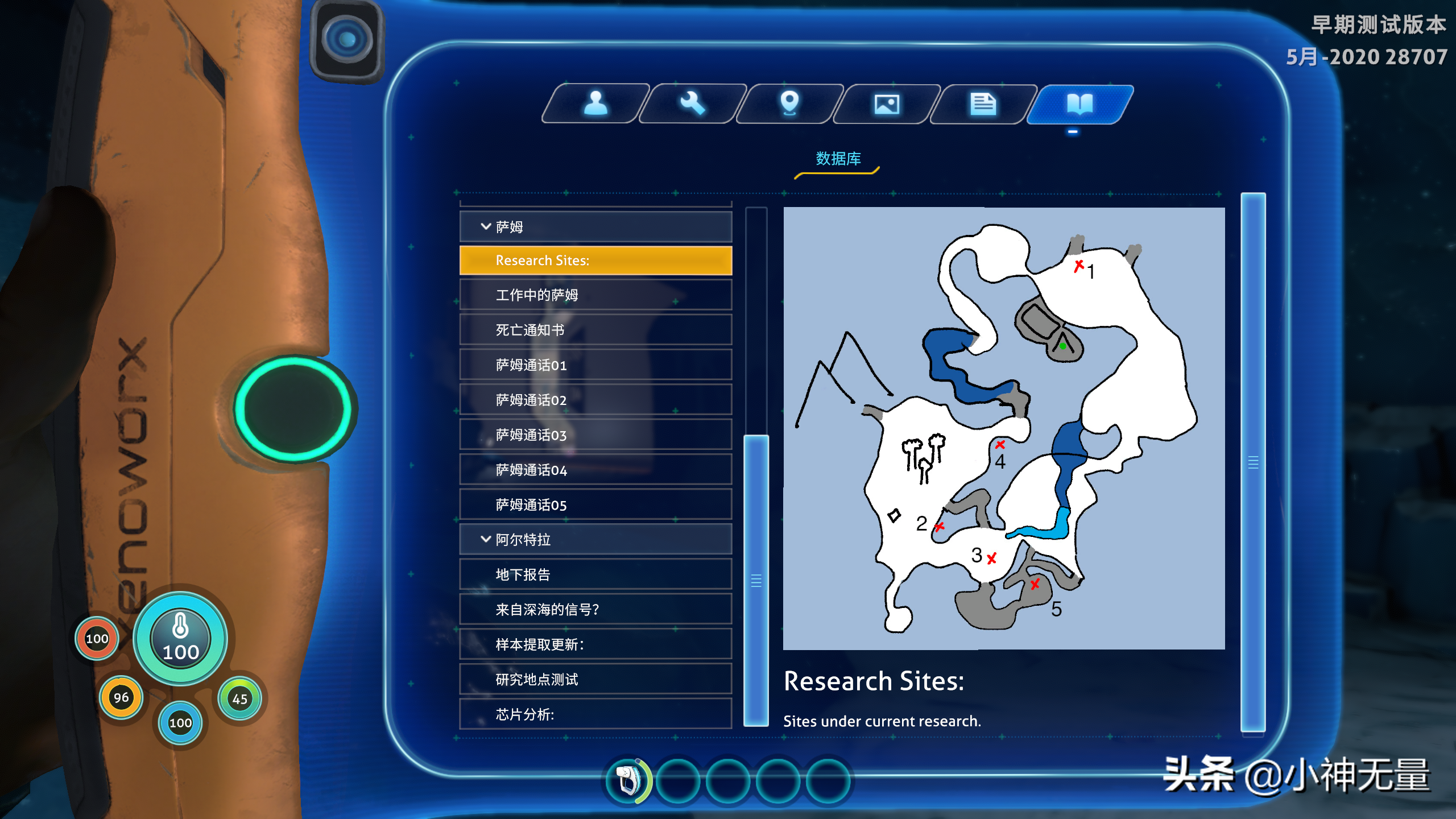Collapse the 阿尔特拉 entry group
1456x819 pixels.
pyautogui.click(x=595, y=539)
